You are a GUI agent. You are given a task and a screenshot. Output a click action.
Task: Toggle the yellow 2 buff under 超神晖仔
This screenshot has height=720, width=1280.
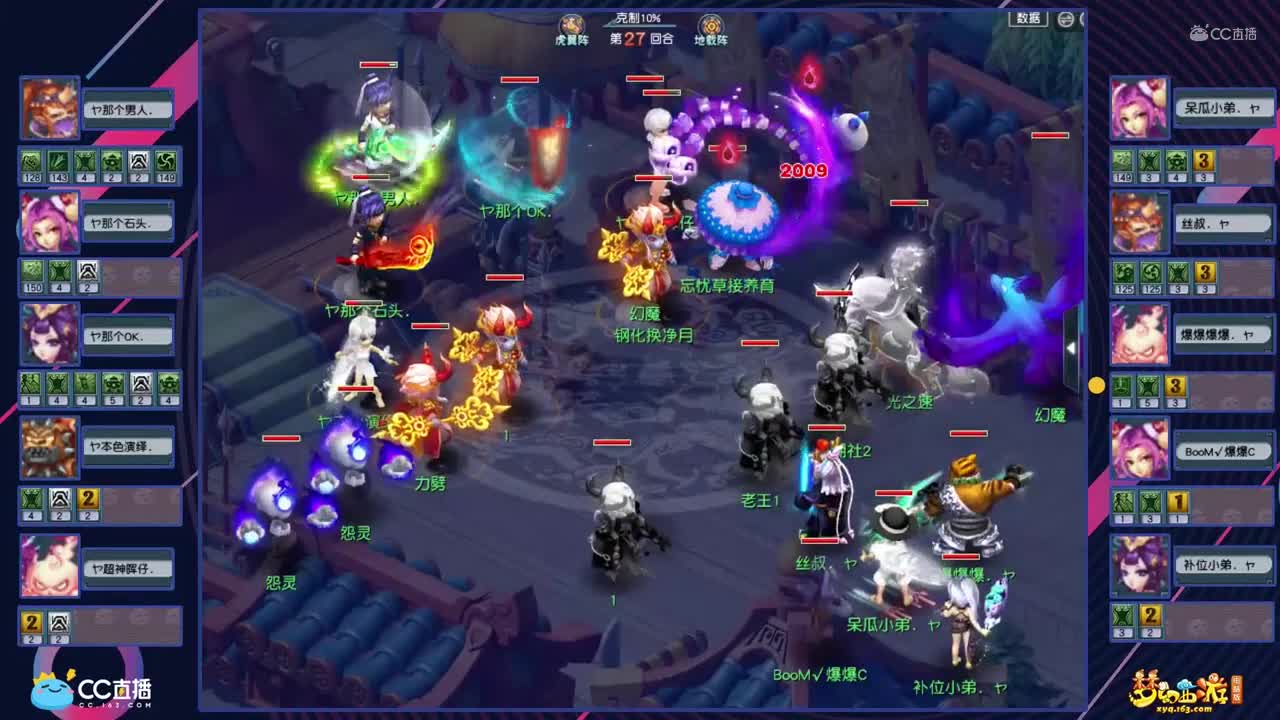[x=31, y=622]
